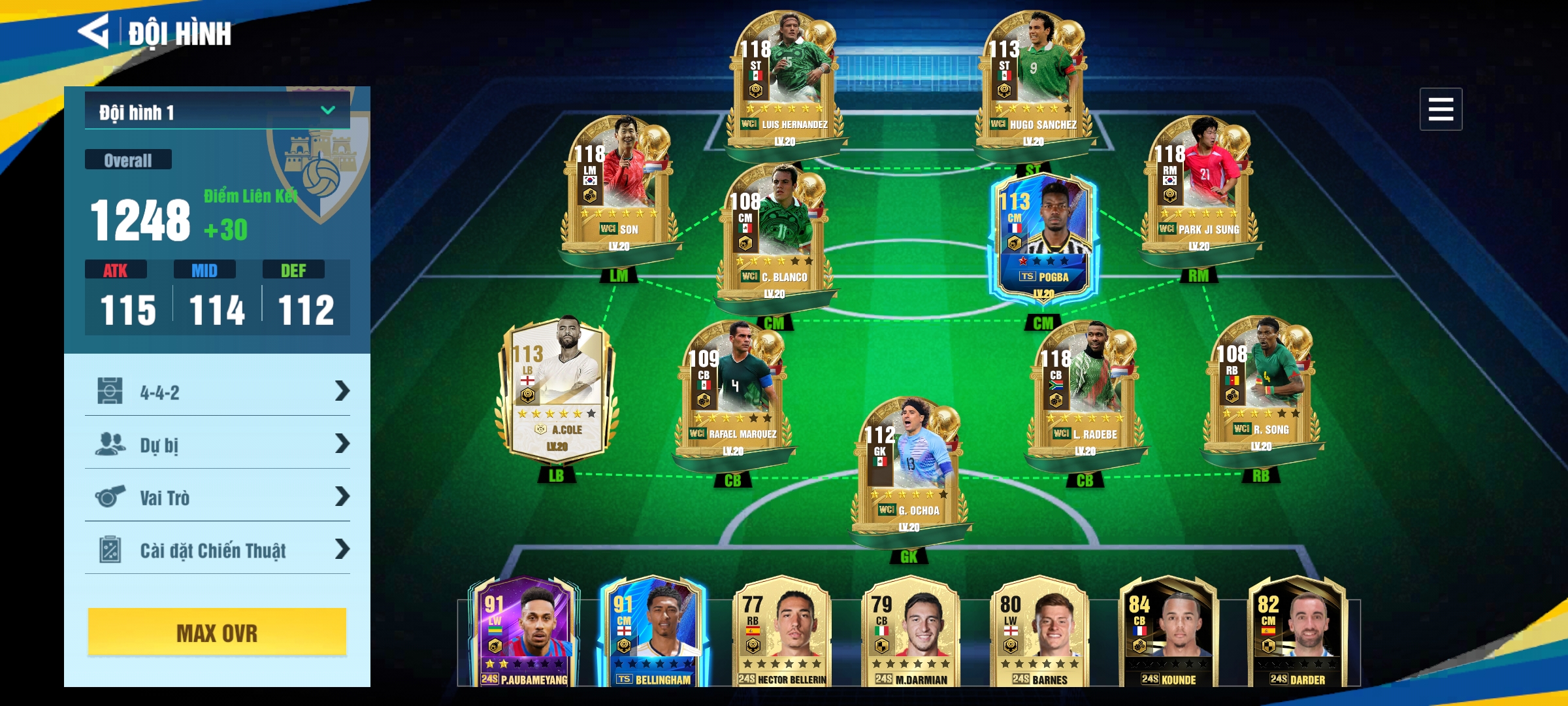
Task: Choose the G. Ochoa goalkeeper card
Action: click(909, 471)
